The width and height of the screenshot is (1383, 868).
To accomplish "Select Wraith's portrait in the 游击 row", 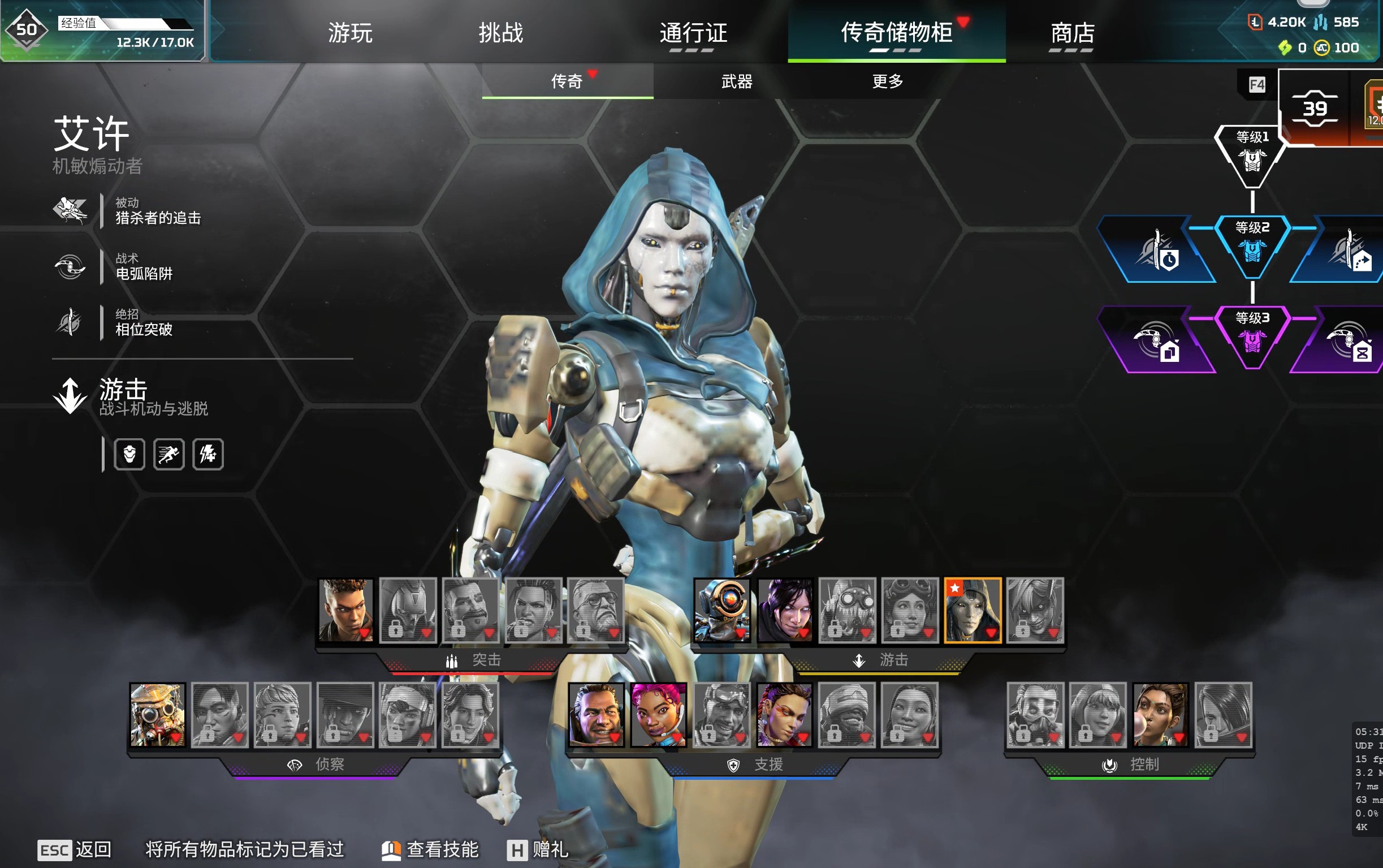I will [784, 610].
